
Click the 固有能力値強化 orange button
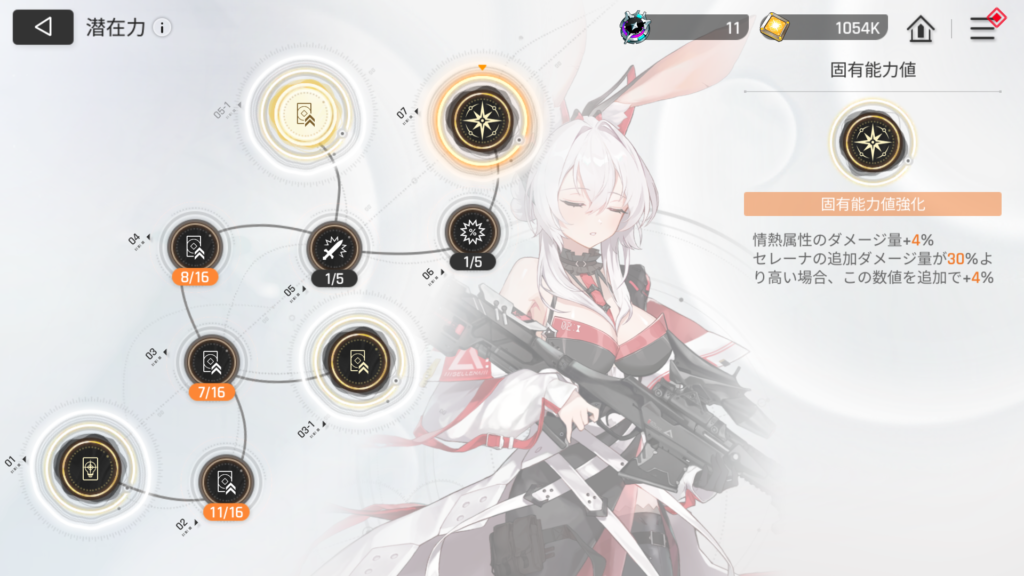pyautogui.click(x=872, y=204)
